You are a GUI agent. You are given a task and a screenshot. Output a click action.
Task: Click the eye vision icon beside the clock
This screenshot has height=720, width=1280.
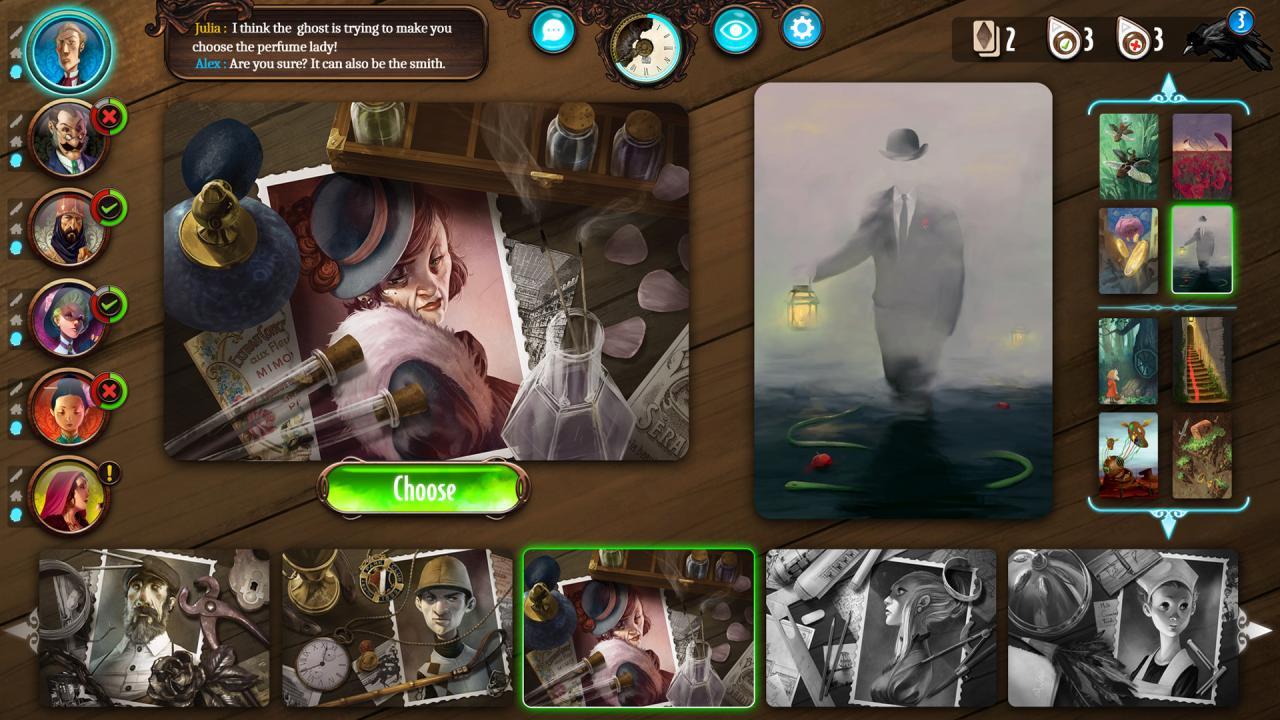735,31
